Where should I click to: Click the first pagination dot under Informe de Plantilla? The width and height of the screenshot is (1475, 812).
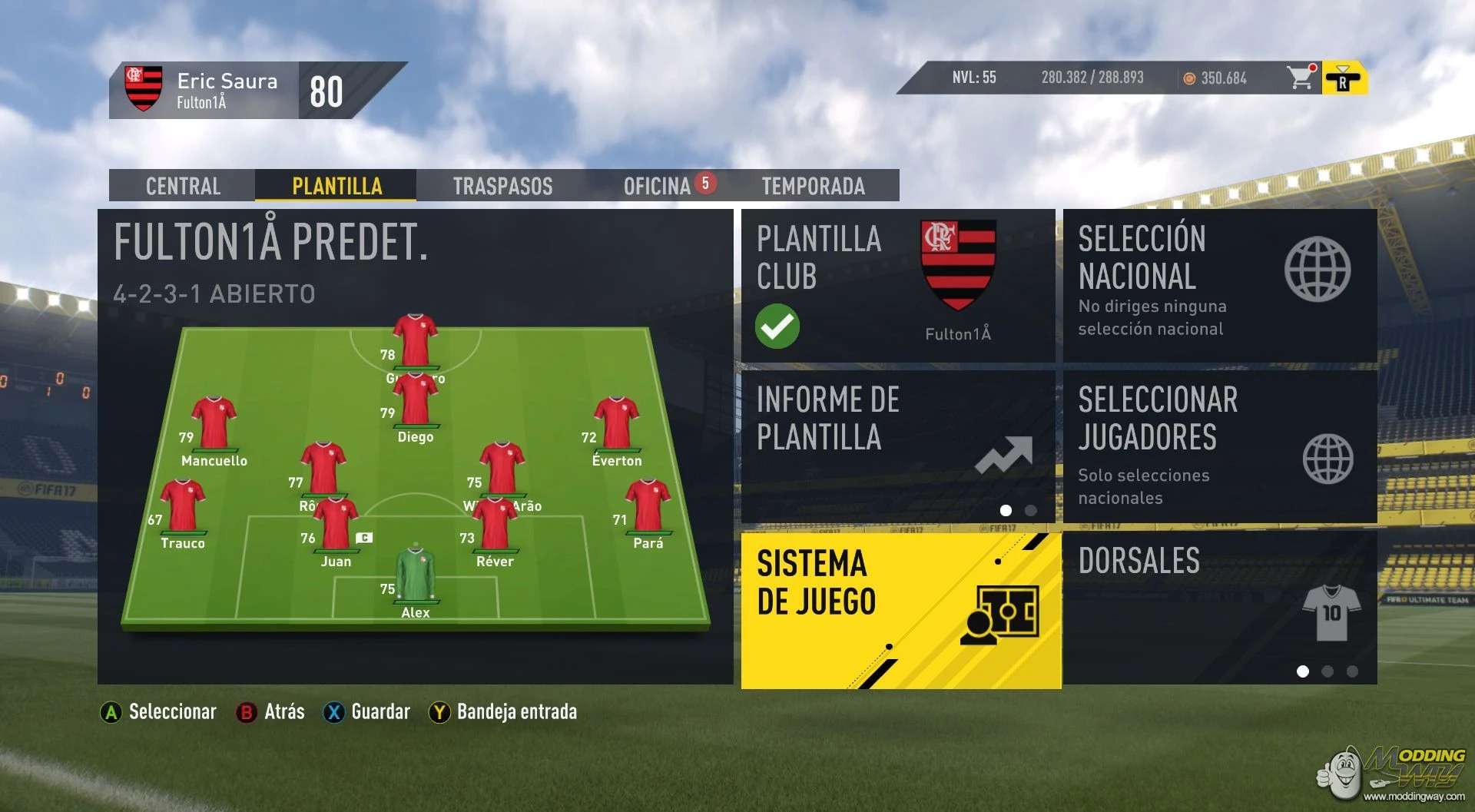1006,509
